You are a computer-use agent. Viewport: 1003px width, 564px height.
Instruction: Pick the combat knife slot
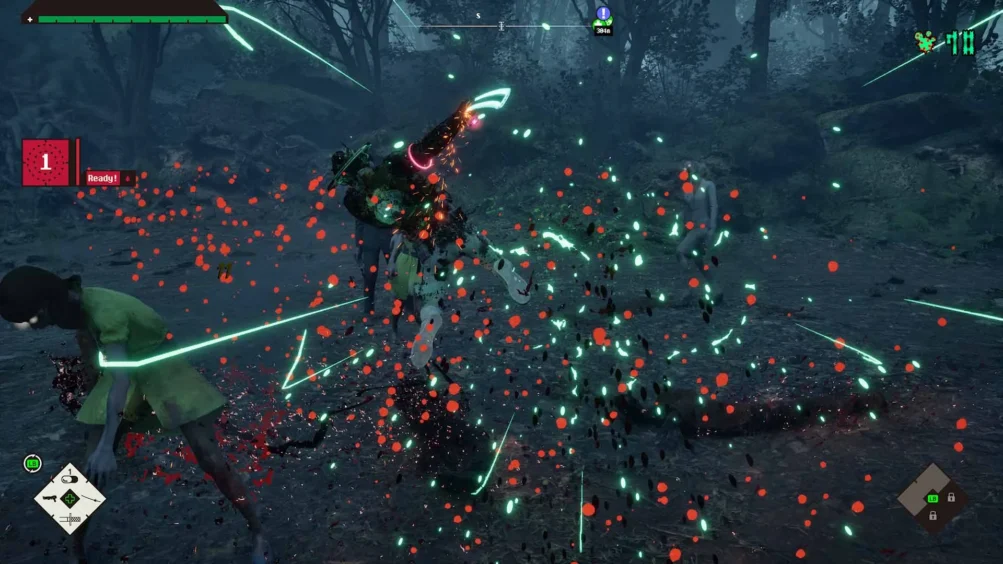pyautogui.click(x=70, y=517)
